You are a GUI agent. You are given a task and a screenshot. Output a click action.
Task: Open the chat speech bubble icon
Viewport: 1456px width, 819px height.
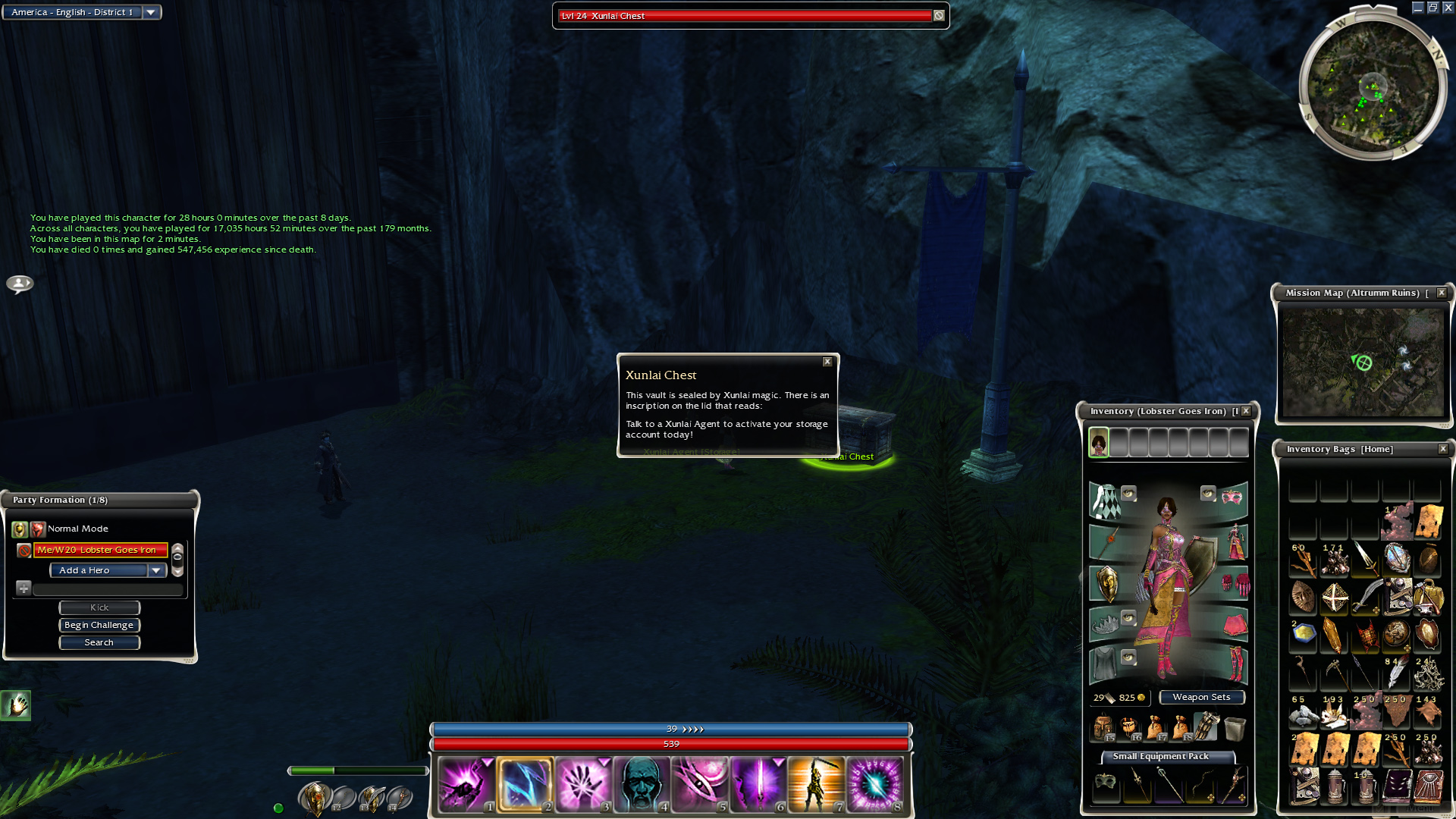20,284
